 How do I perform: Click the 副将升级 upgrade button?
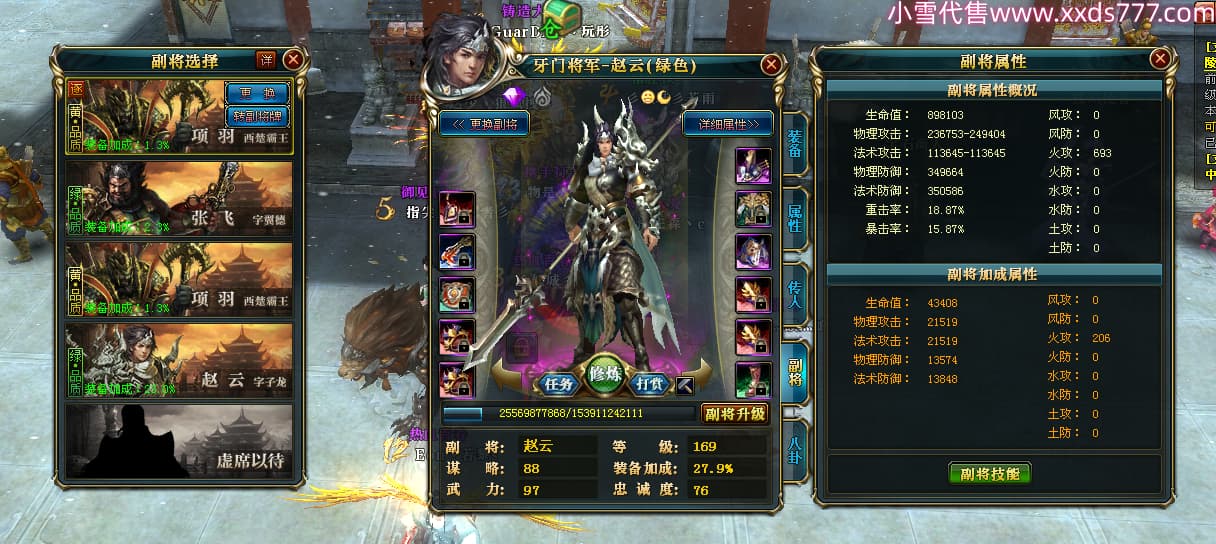[734, 413]
